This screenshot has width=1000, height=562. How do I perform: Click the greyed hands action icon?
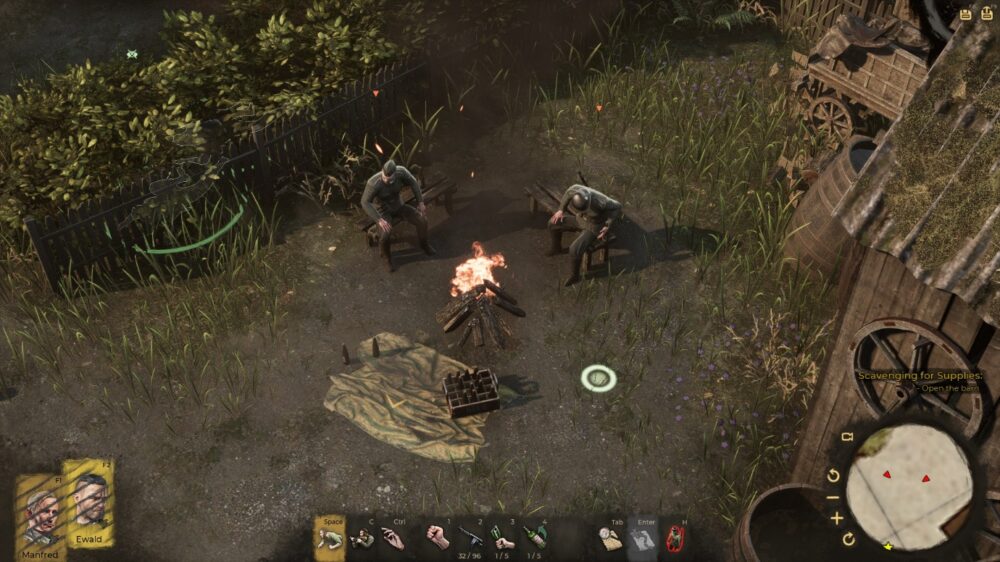point(643,539)
